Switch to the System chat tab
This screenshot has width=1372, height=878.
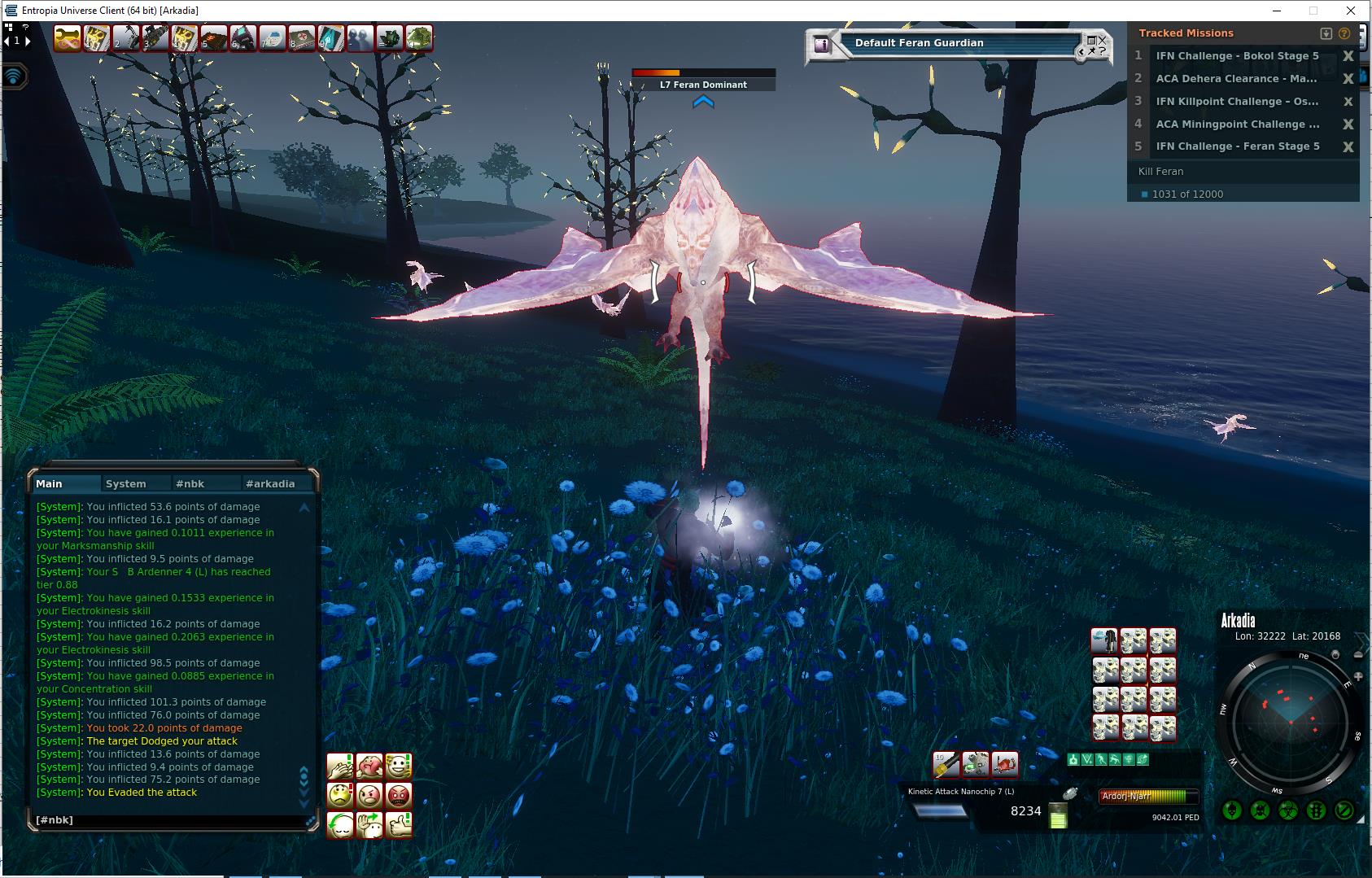(126, 483)
